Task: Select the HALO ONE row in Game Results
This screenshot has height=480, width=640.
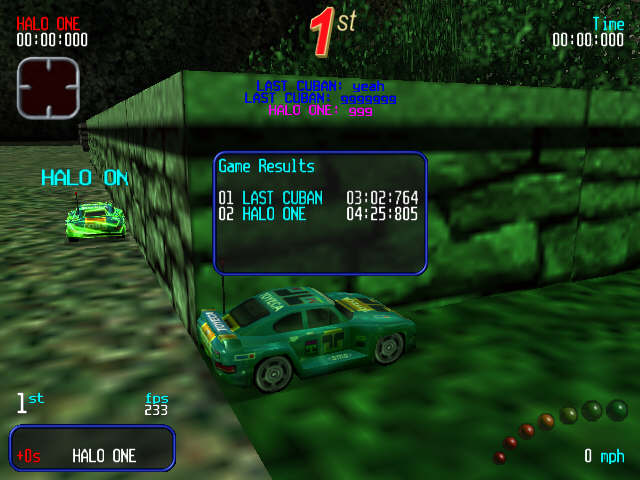Action: 318,213
